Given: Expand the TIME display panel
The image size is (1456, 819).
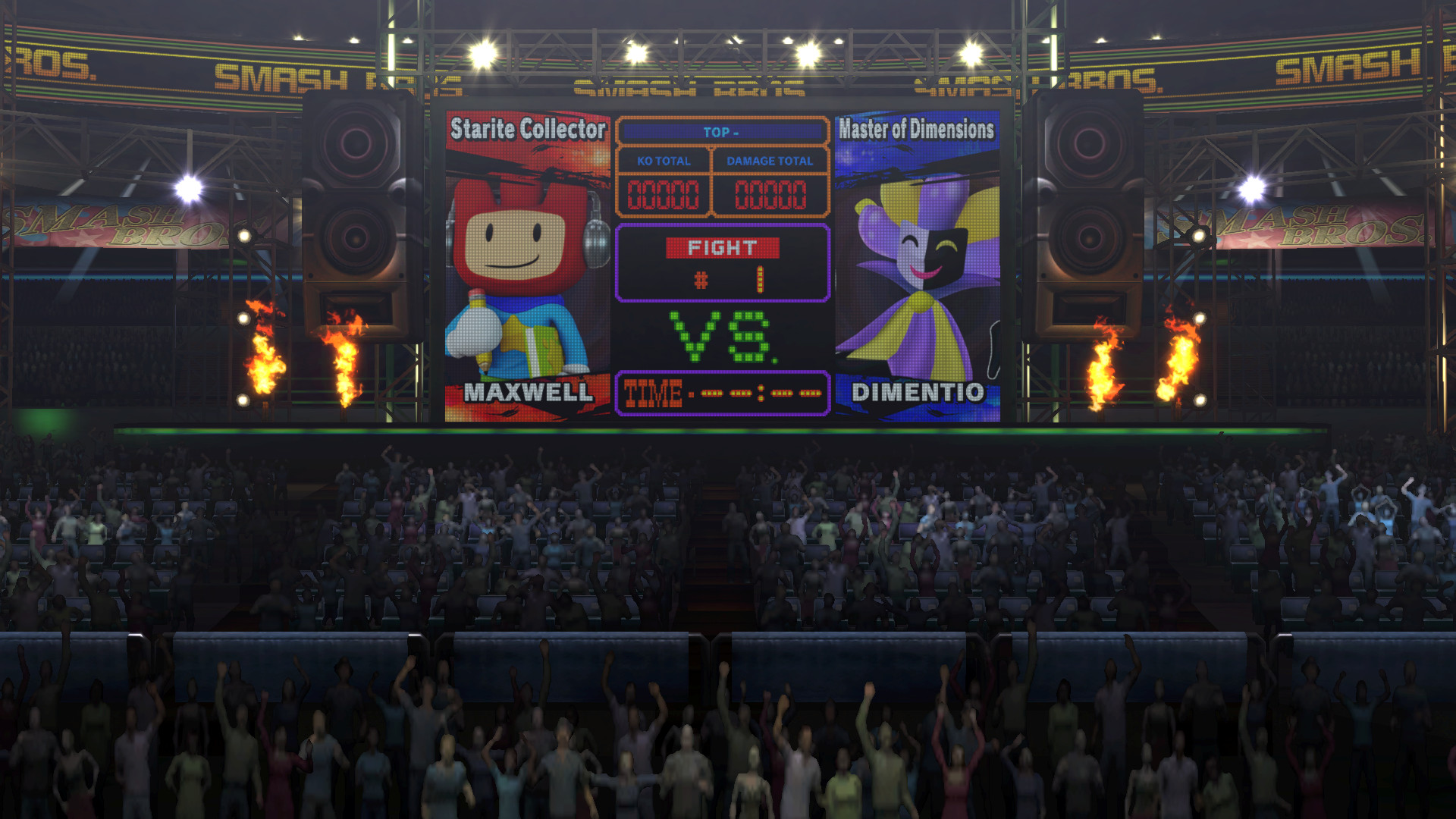Looking at the screenshot, I should [722, 393].
